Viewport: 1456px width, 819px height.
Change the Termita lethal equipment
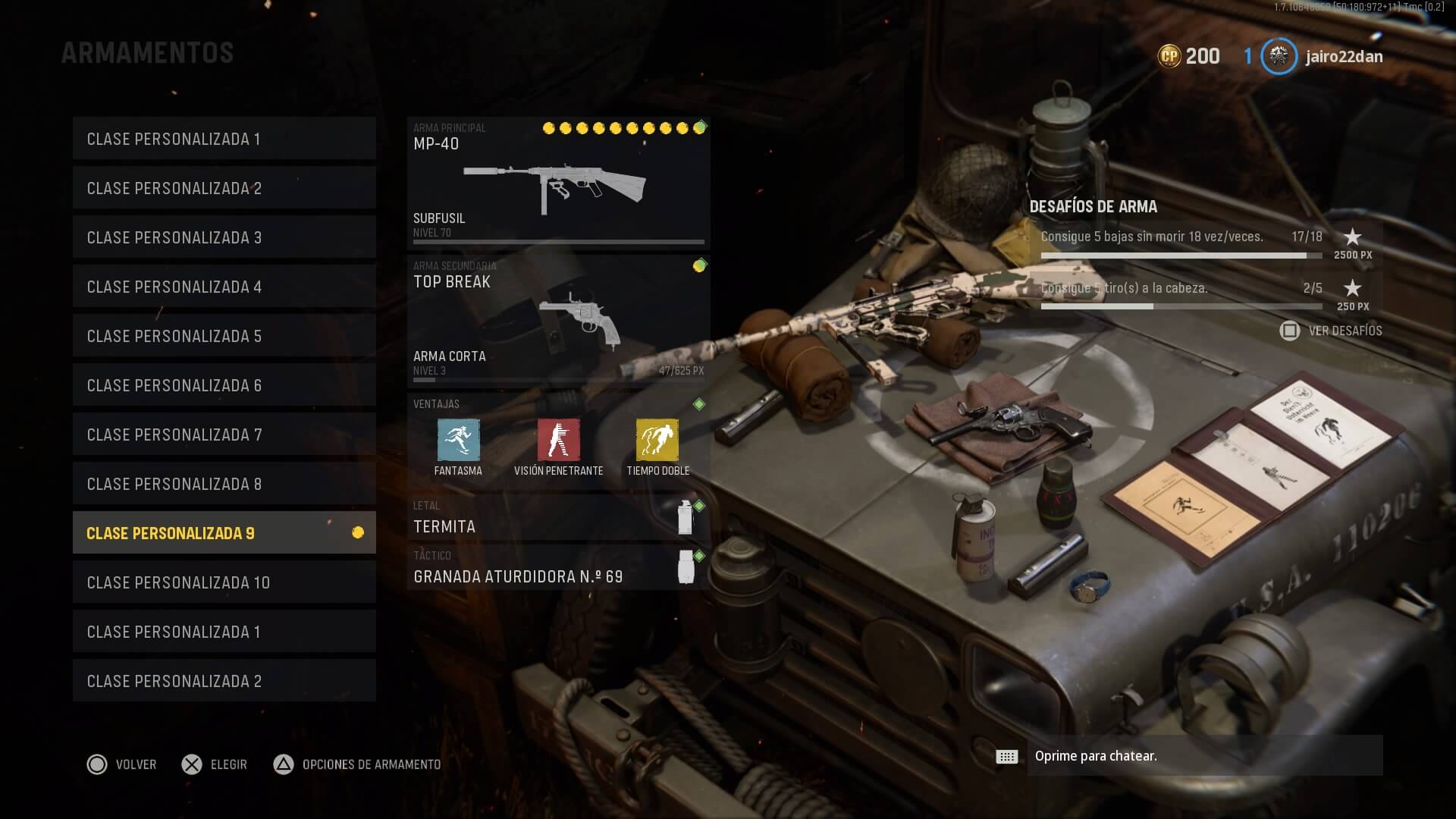[x=558, y=519]
